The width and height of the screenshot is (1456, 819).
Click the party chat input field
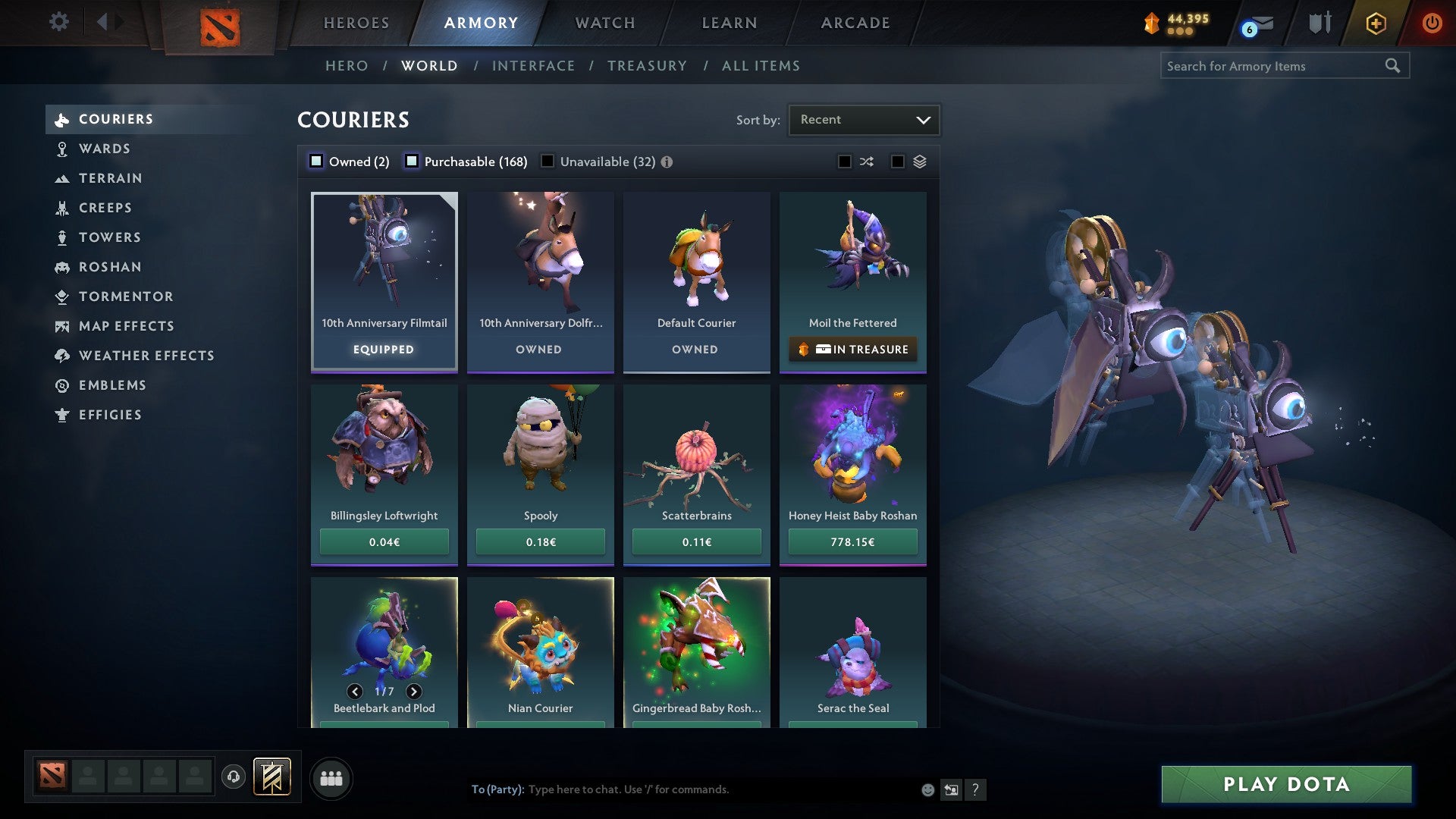(682, 789)
